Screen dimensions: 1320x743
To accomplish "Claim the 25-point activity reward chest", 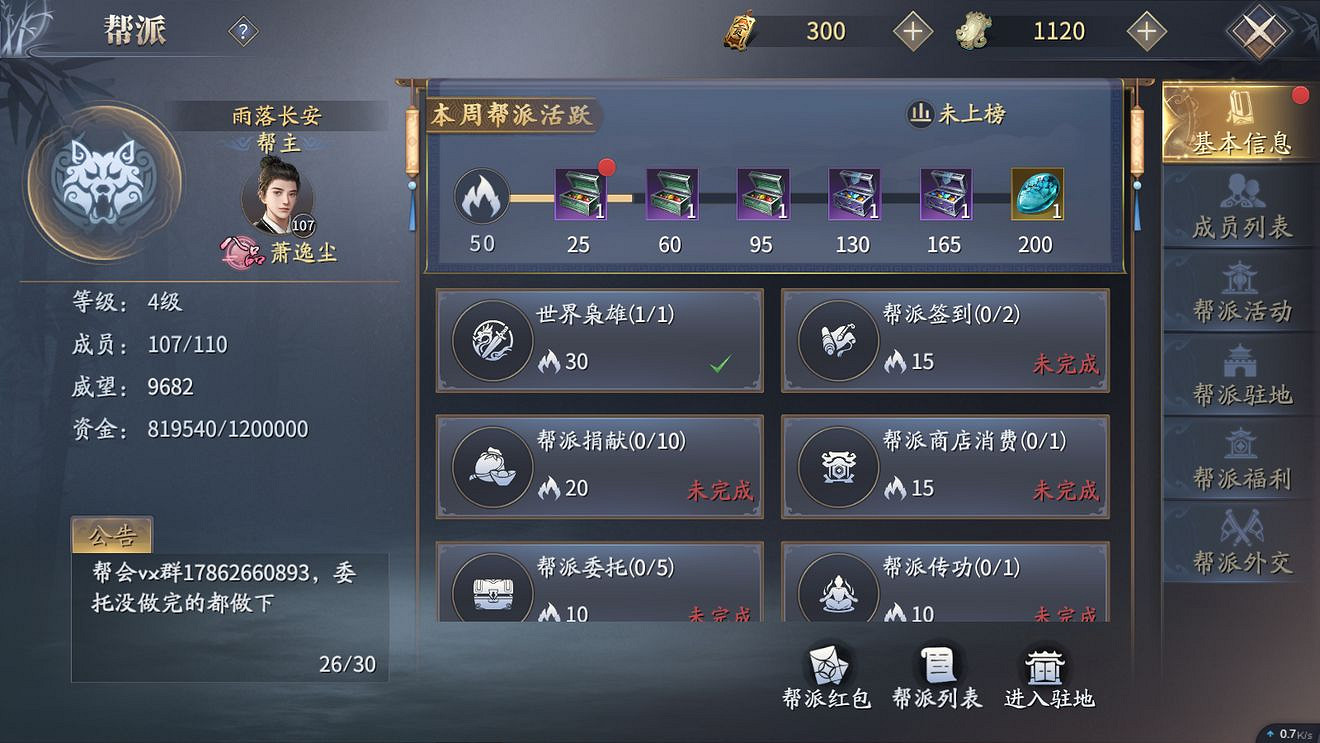I will point(580,195).
